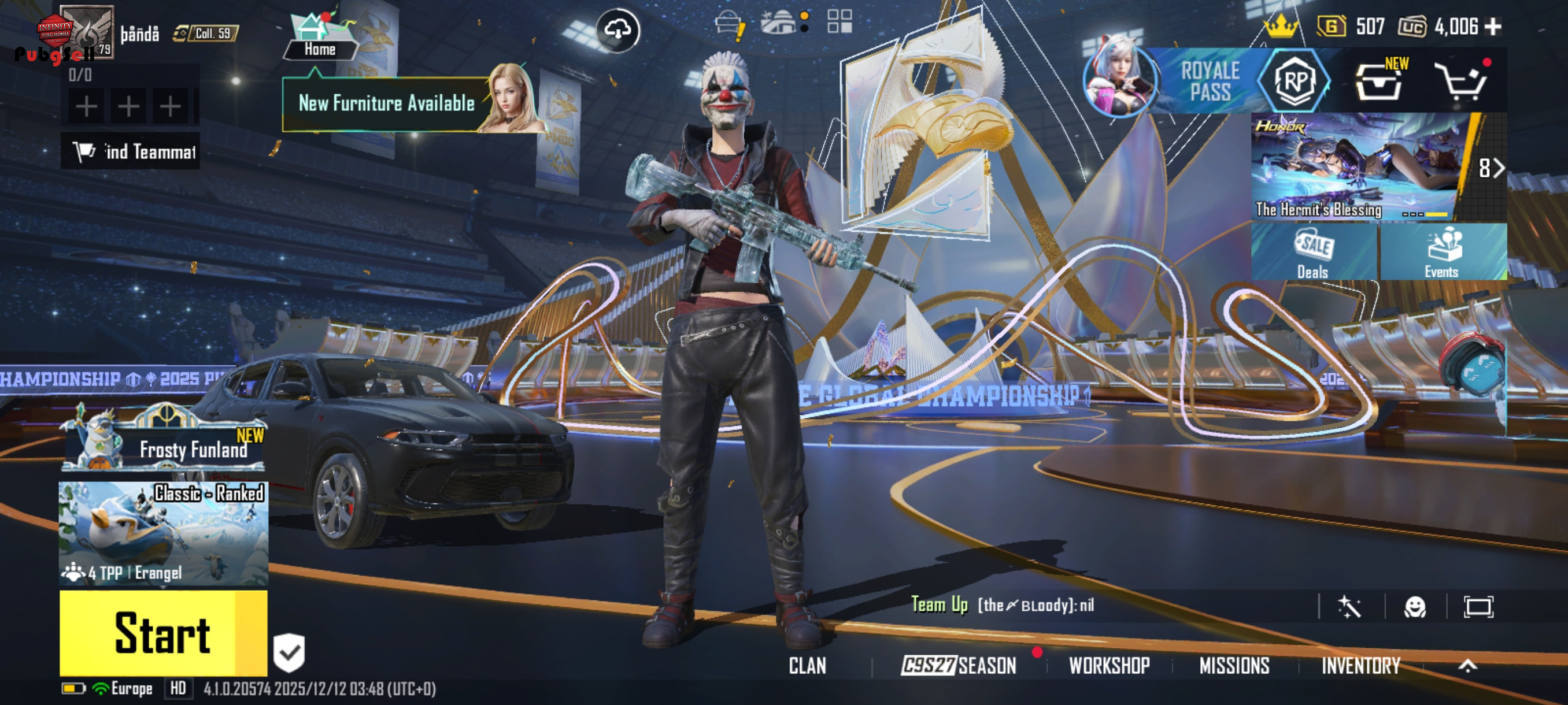Open the Clan menu
The image size is (1568, 705).
pyautogui.click(x=807, y=666)
